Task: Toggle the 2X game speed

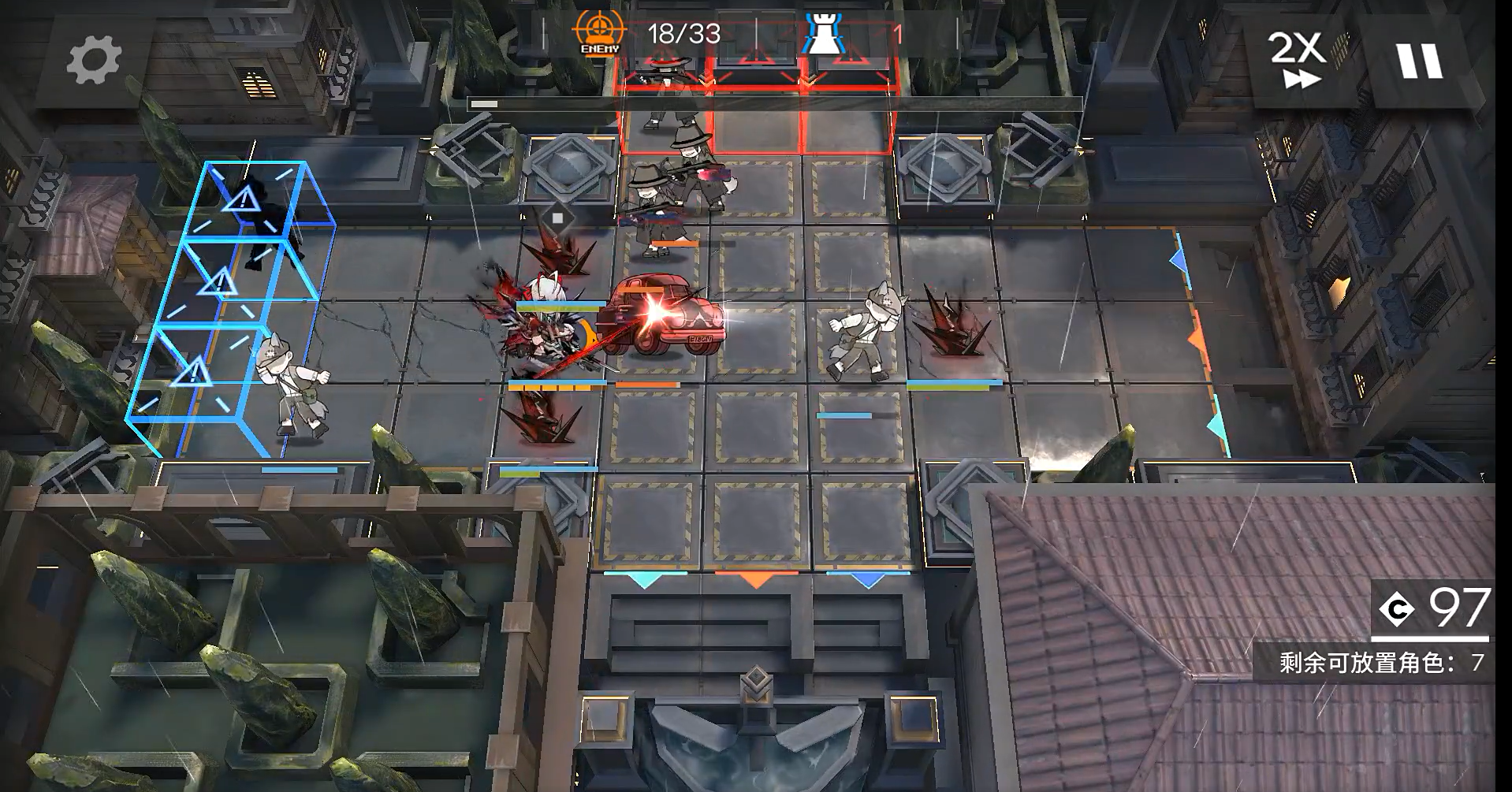Action: pyautogui.click(x=1297, y=60)
